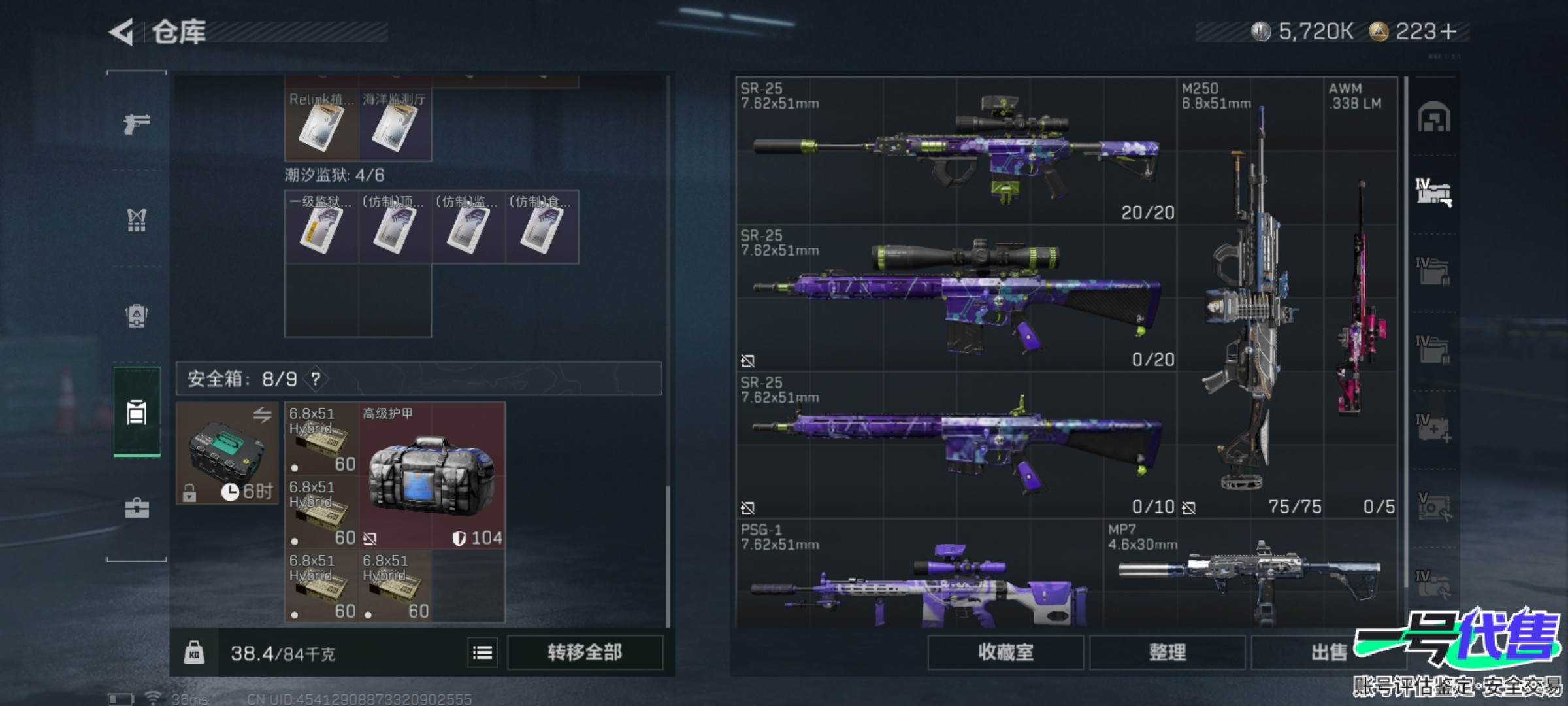Select the 高级护甲 armor bag
Image resolution: width=1568 pixels, height=706 pixels.
[x=432, y=476]
